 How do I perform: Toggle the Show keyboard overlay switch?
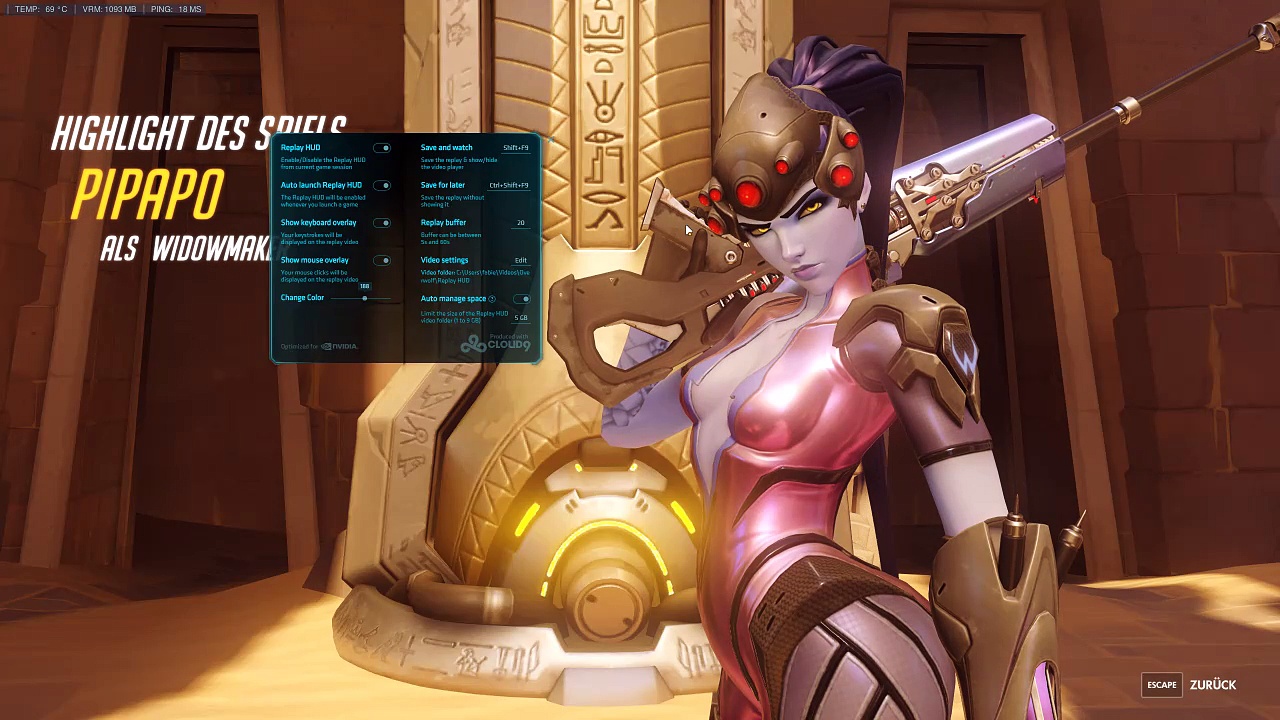[382, 223]
